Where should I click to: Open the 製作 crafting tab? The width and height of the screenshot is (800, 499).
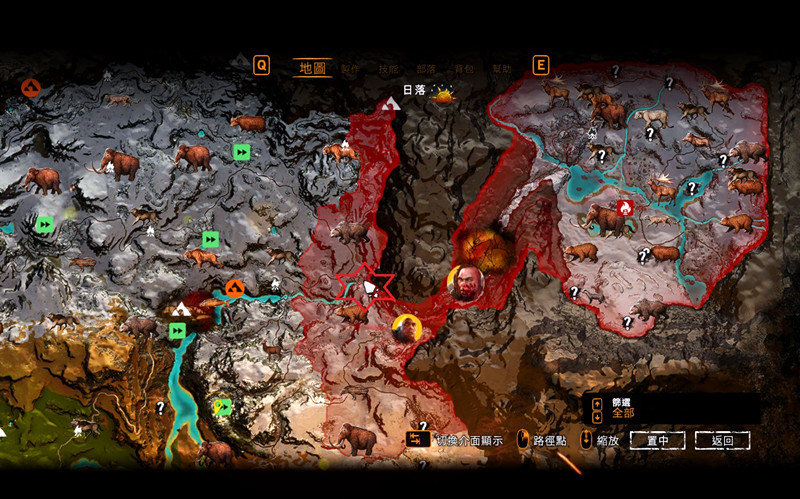pos(350,69)
